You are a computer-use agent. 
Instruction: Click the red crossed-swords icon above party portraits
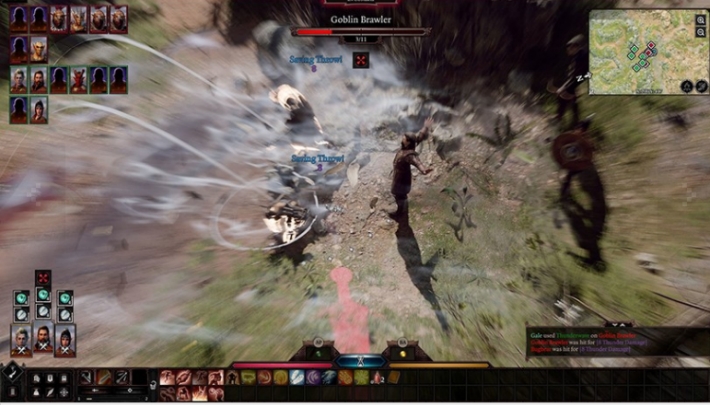tap(43, 277)
